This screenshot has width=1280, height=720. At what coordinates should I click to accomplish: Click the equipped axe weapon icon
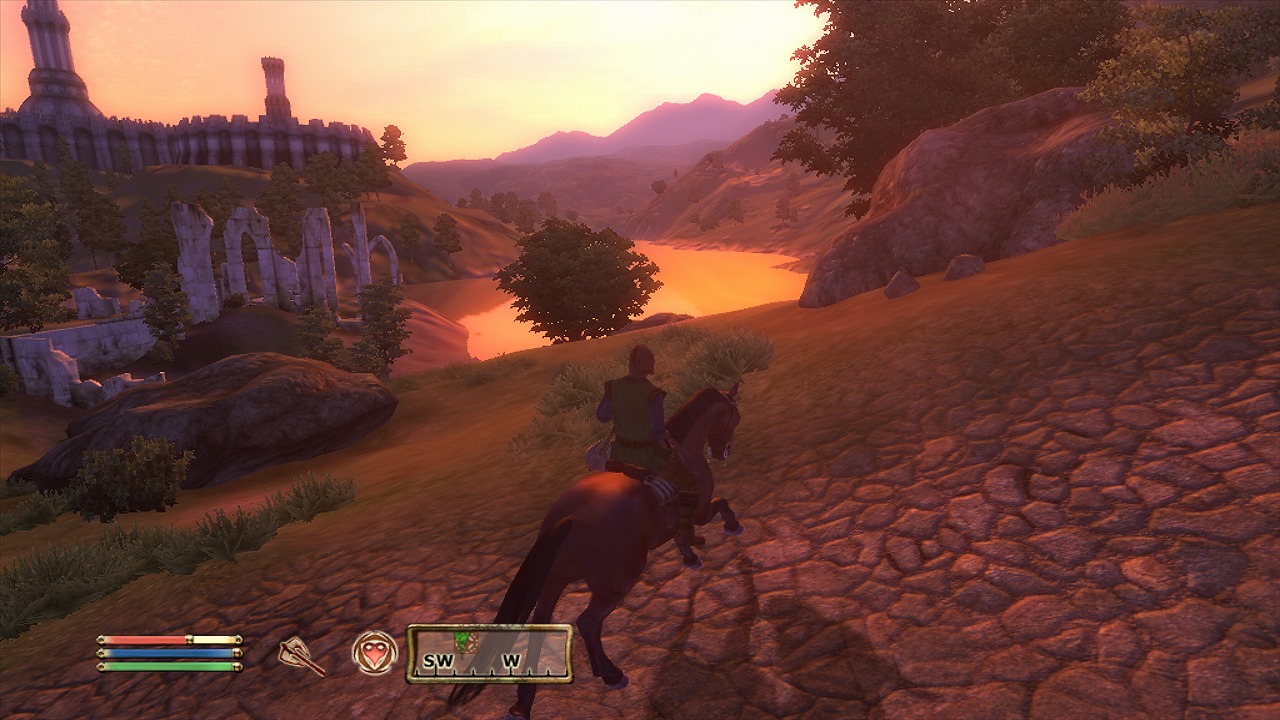click(301, 655)
